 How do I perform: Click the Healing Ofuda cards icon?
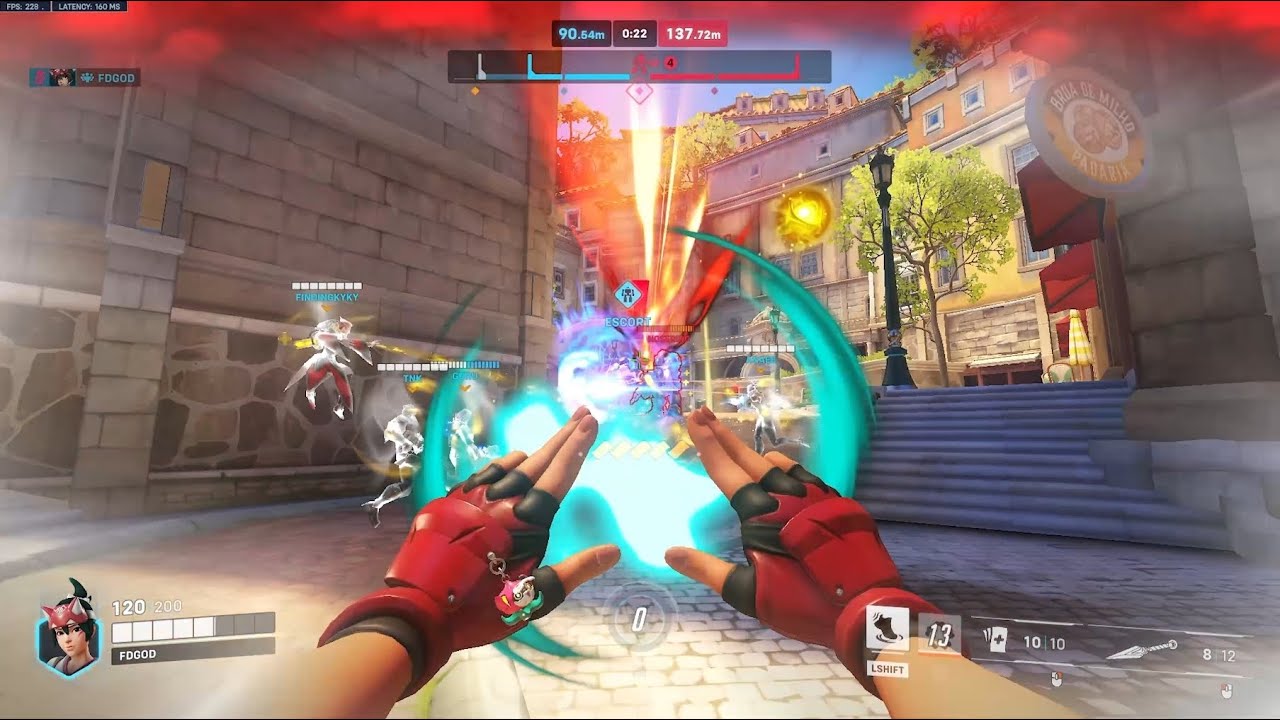pyautogui.click(x=994, y=643)
